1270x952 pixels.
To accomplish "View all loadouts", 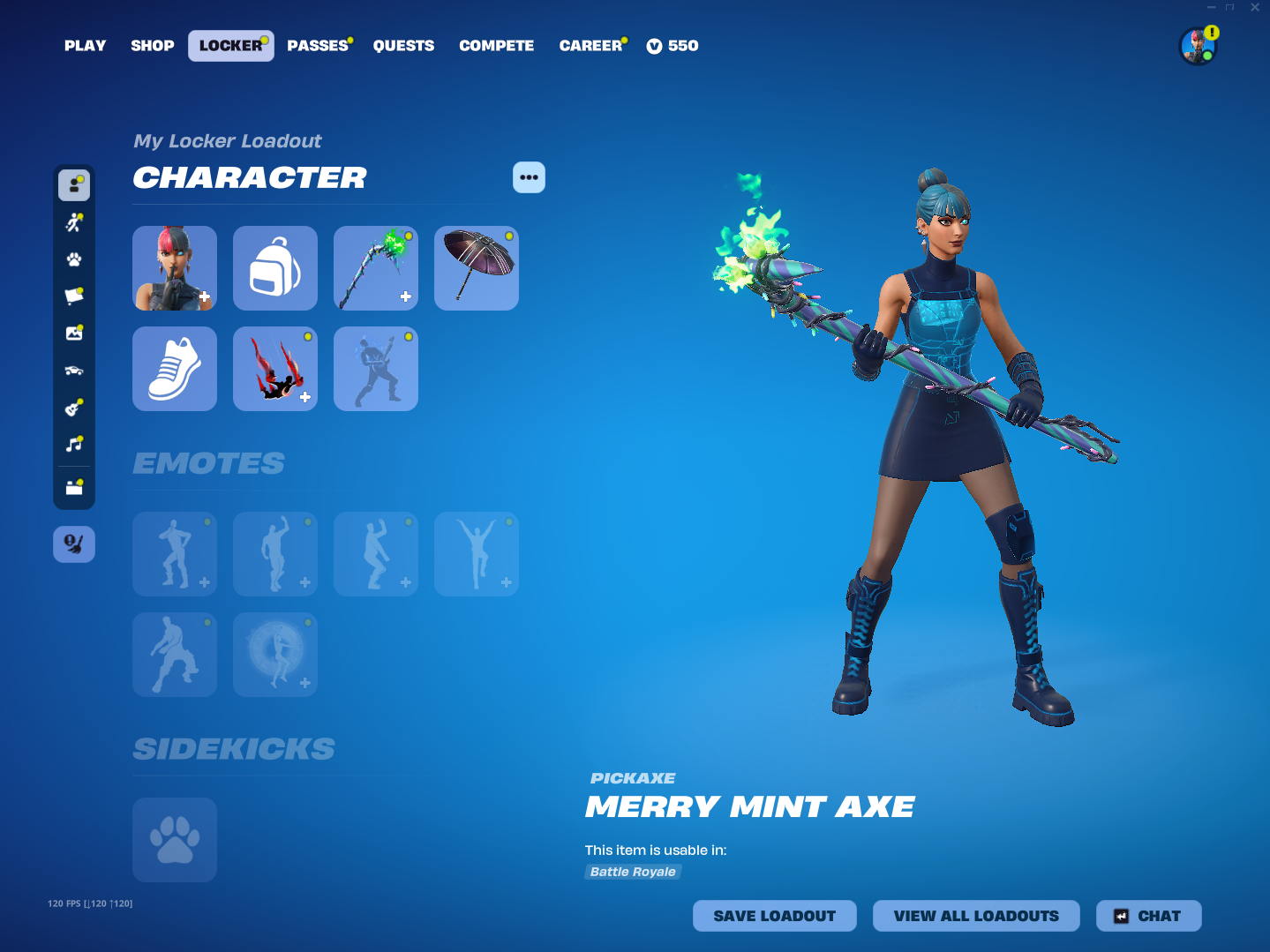I will pyautogui.click(x=976, y=916).
